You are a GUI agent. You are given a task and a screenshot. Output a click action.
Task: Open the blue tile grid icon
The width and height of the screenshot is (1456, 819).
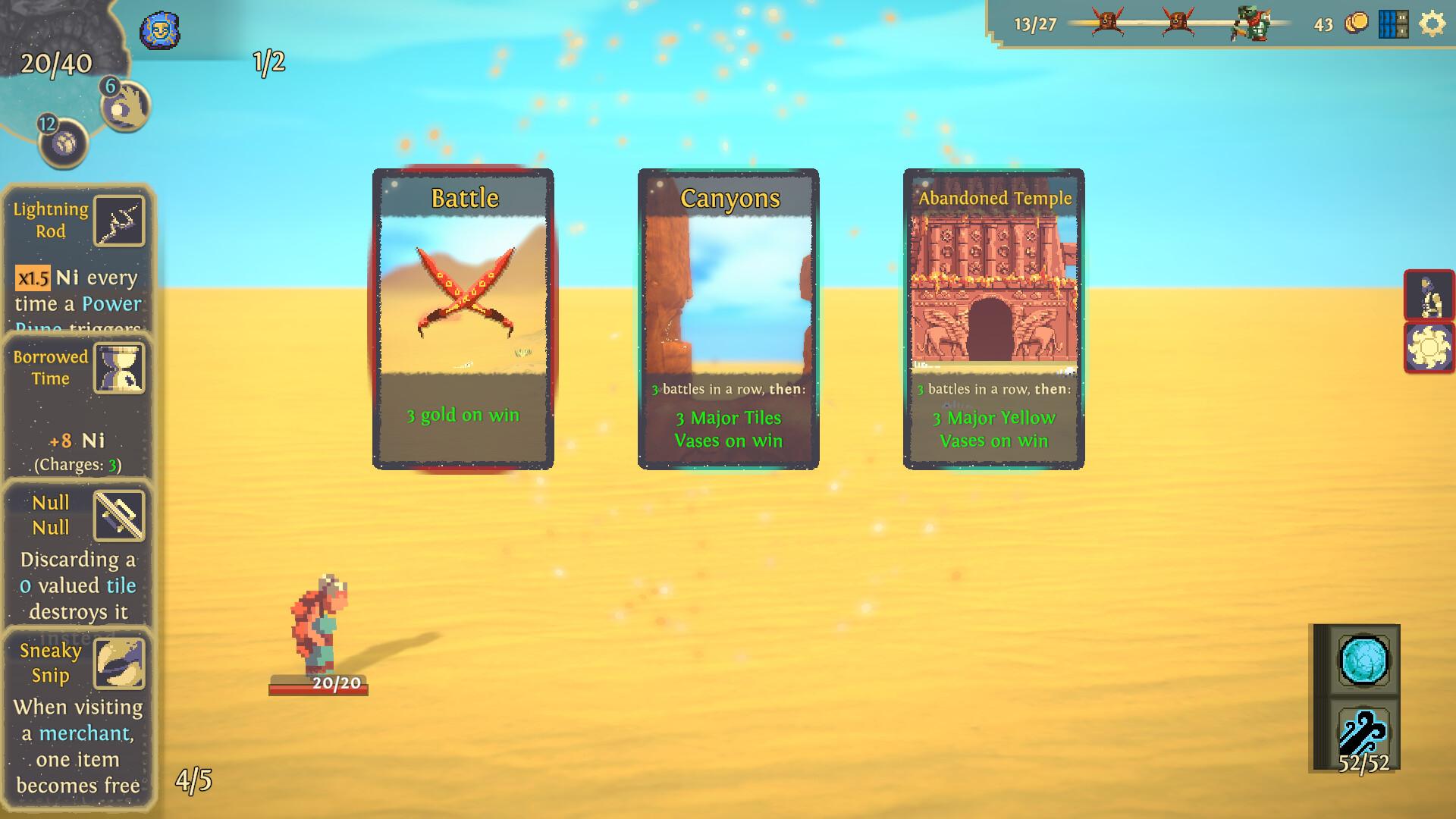[1393, 24]
